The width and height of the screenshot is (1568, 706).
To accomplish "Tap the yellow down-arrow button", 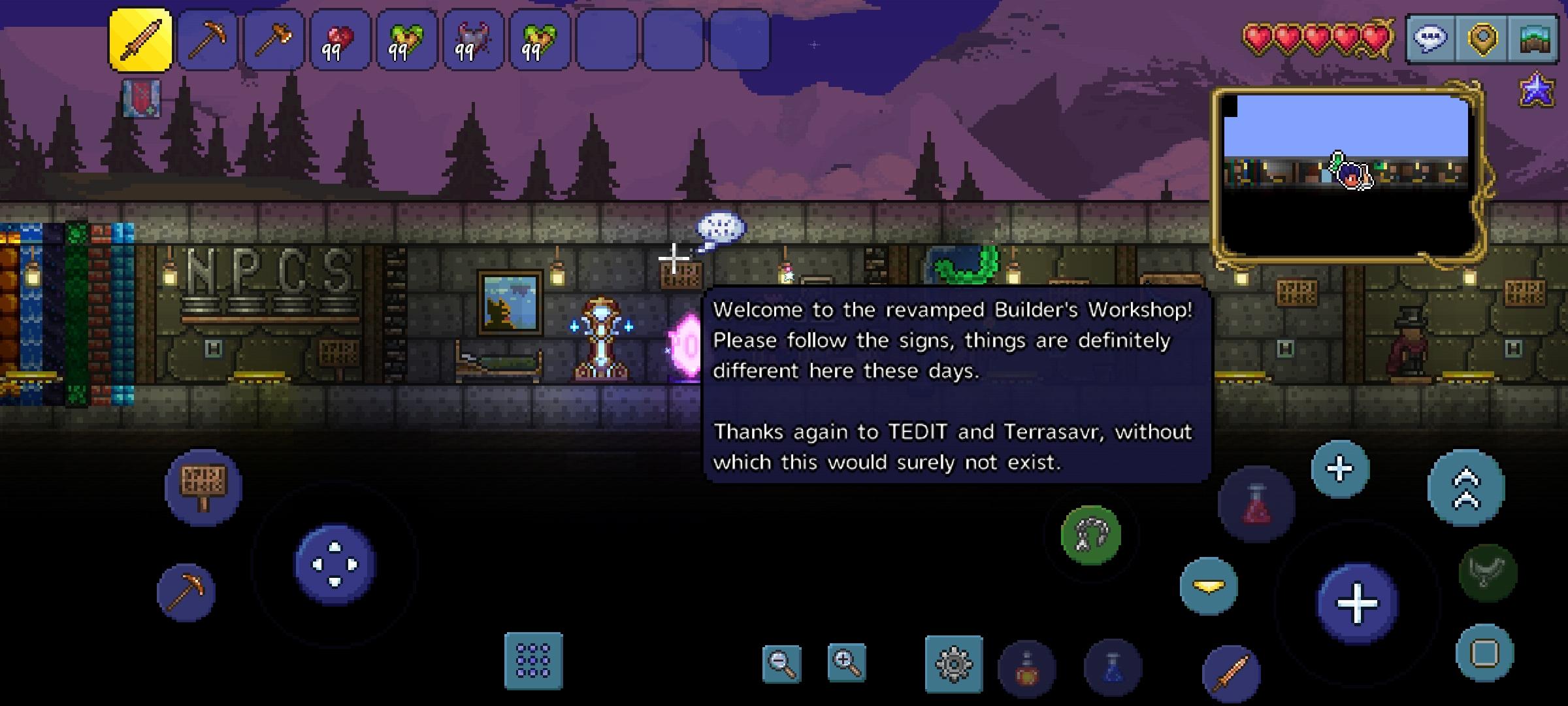I will click(1209, 586).
